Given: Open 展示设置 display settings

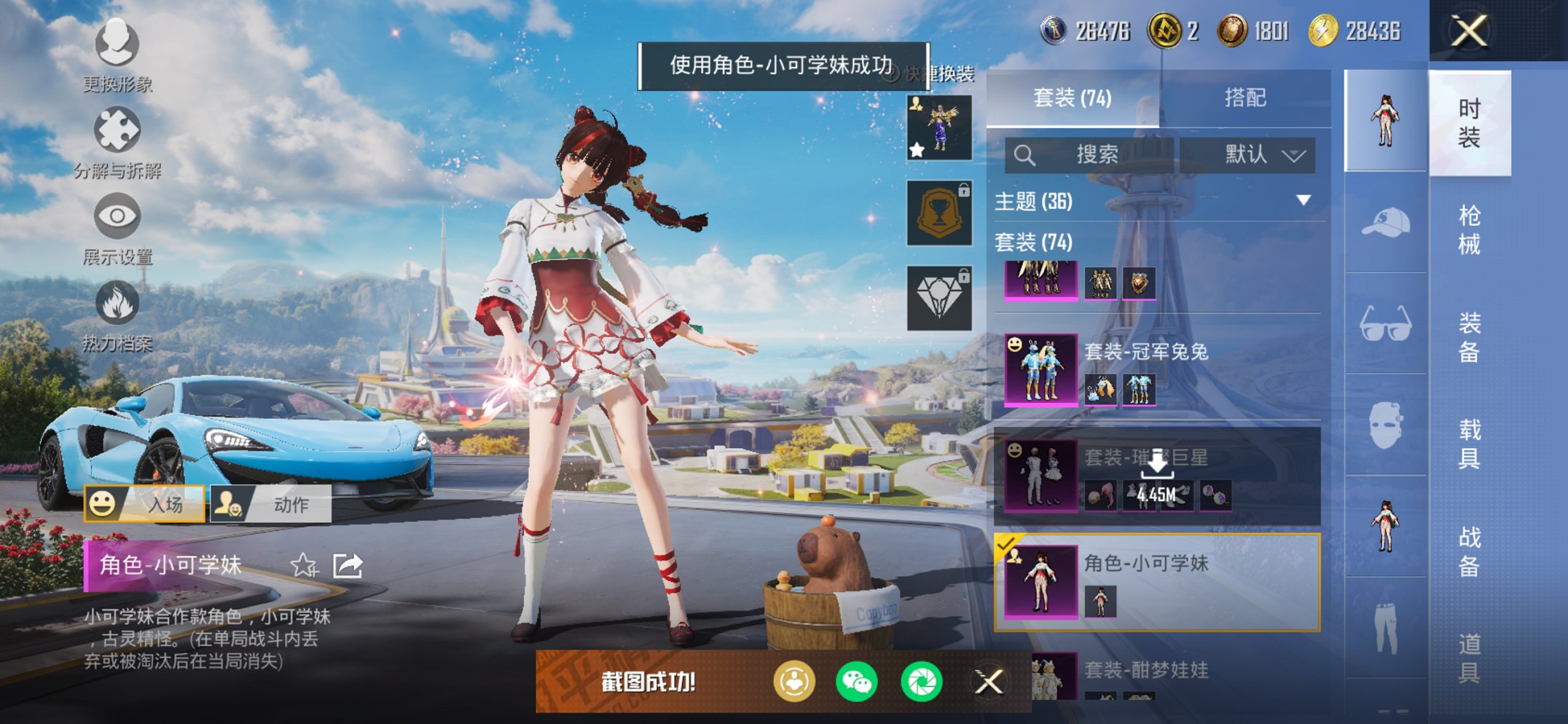Looking at the screenshot, I should [x=117, y=215].
